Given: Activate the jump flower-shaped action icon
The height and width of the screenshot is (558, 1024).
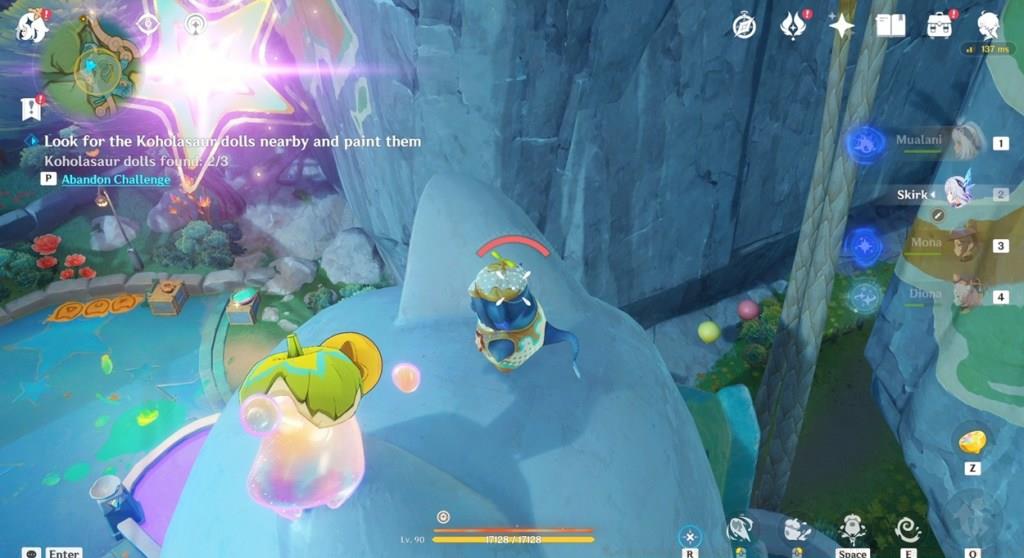Looking at the screenshot, I should (x=852, y=526).
